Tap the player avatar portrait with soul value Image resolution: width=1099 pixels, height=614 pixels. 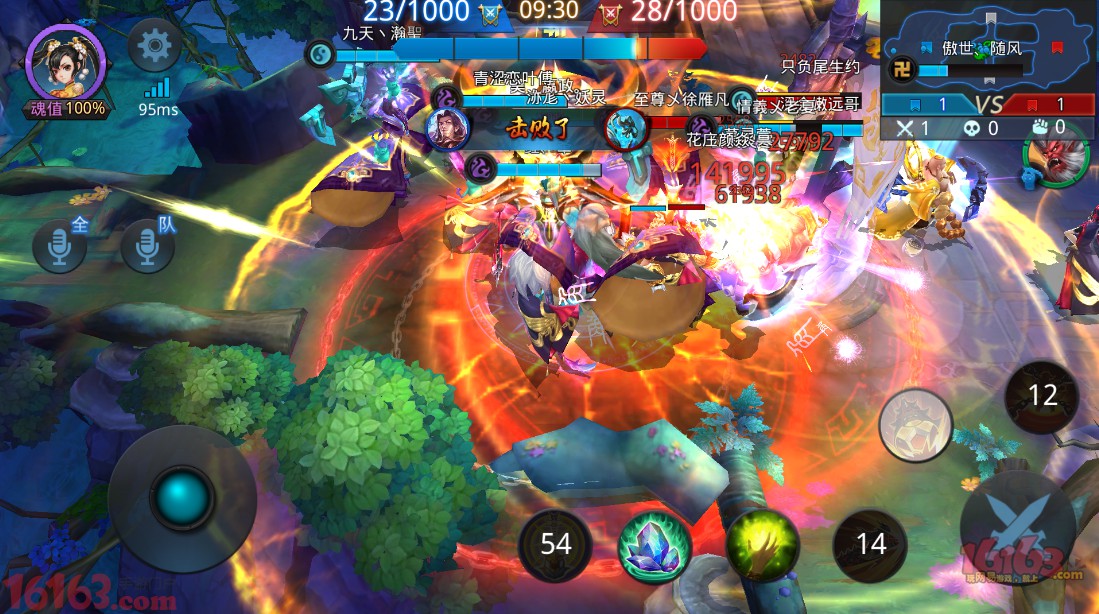coord(67,63)
